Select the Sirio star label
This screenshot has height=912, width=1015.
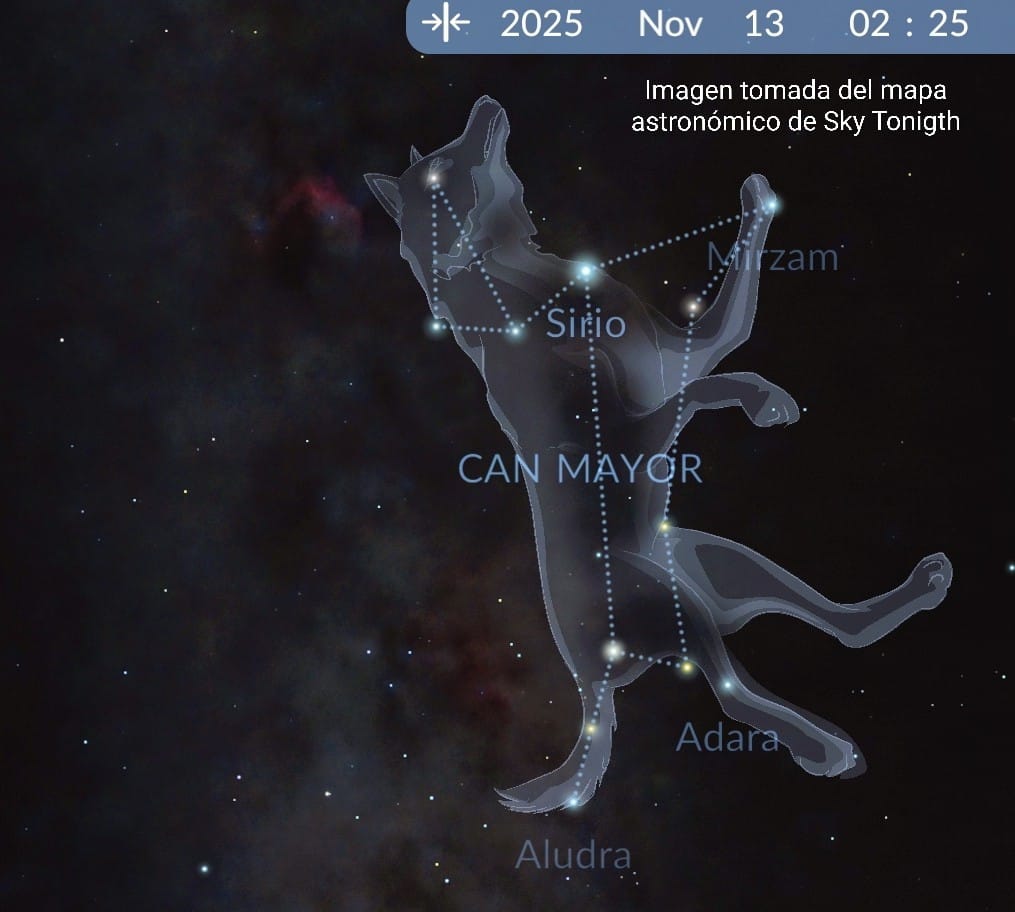[586, 324]
